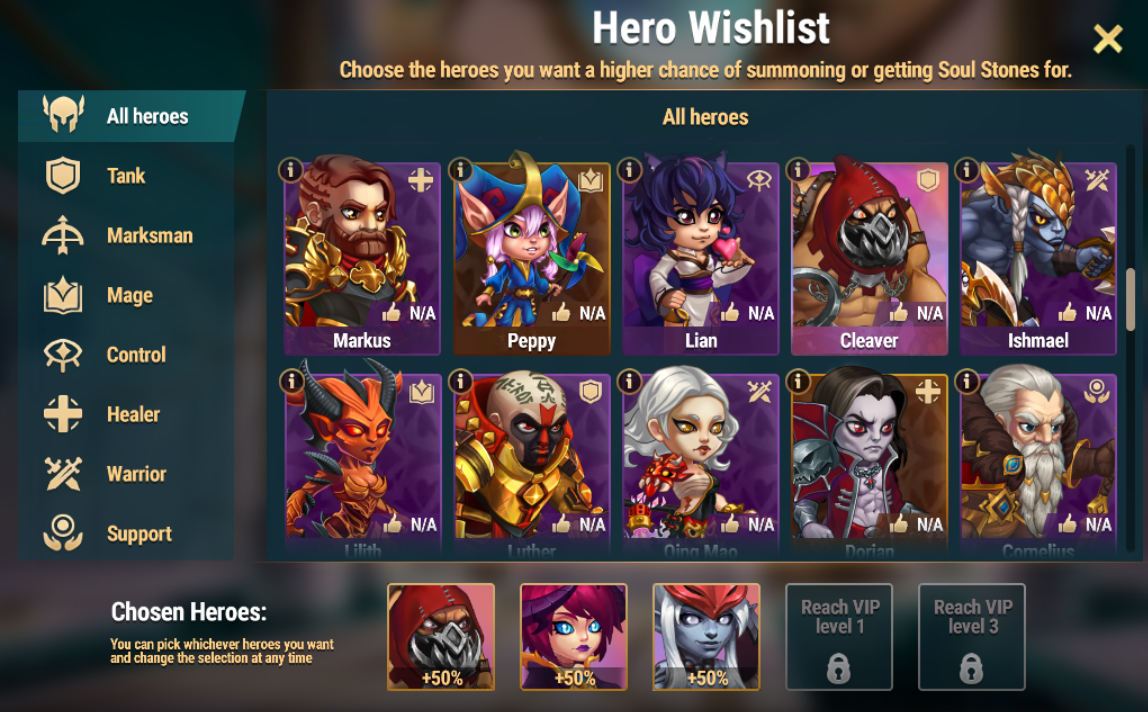Viewport: 1148px width, 712px height.
Task: Choose the Healer filter
Action: pyautogui.click(x=133, y=414)
